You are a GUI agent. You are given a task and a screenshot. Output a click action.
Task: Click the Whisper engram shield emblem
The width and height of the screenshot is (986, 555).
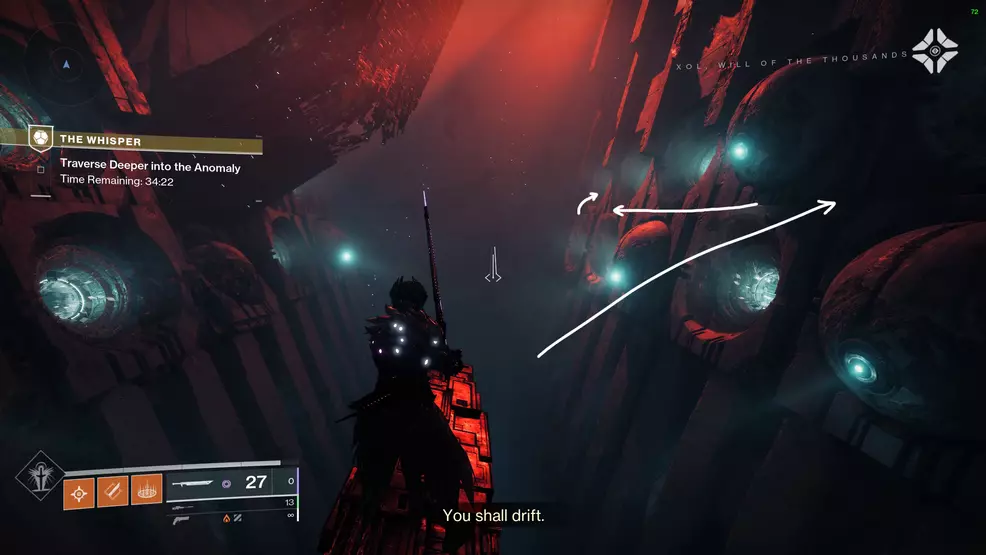(39, 137)
